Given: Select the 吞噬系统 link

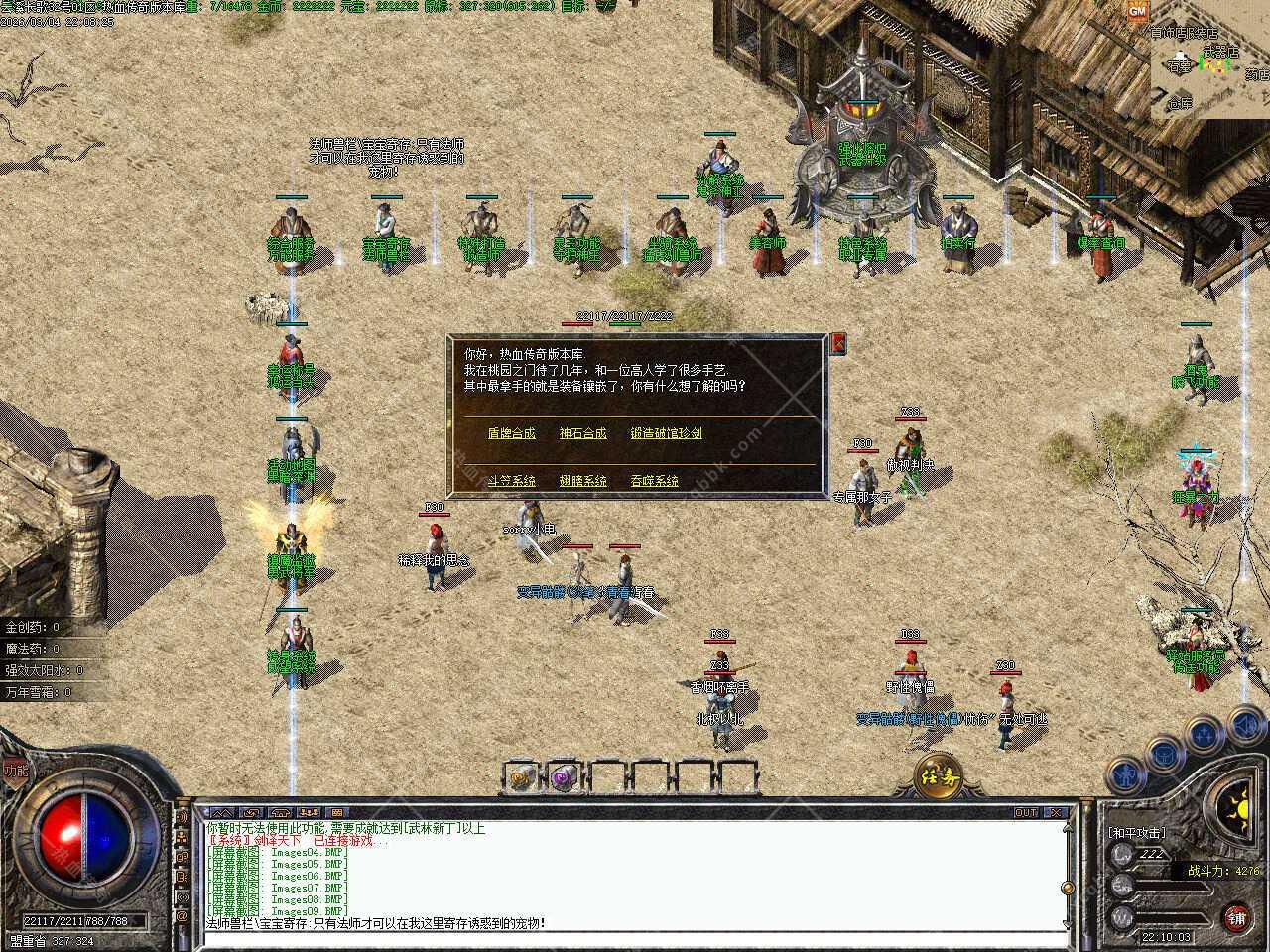Looking at the screenshot, I should (x=654, y=481).
